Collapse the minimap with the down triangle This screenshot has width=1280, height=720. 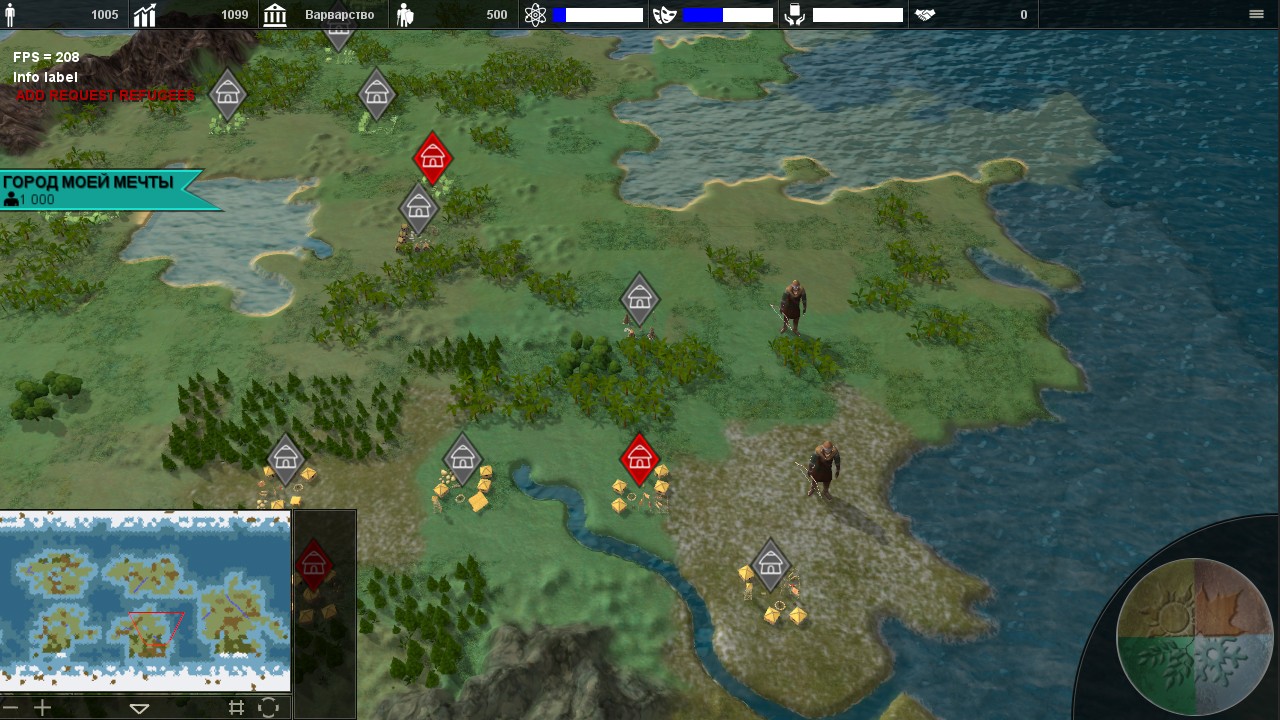[x=139, y=708]
